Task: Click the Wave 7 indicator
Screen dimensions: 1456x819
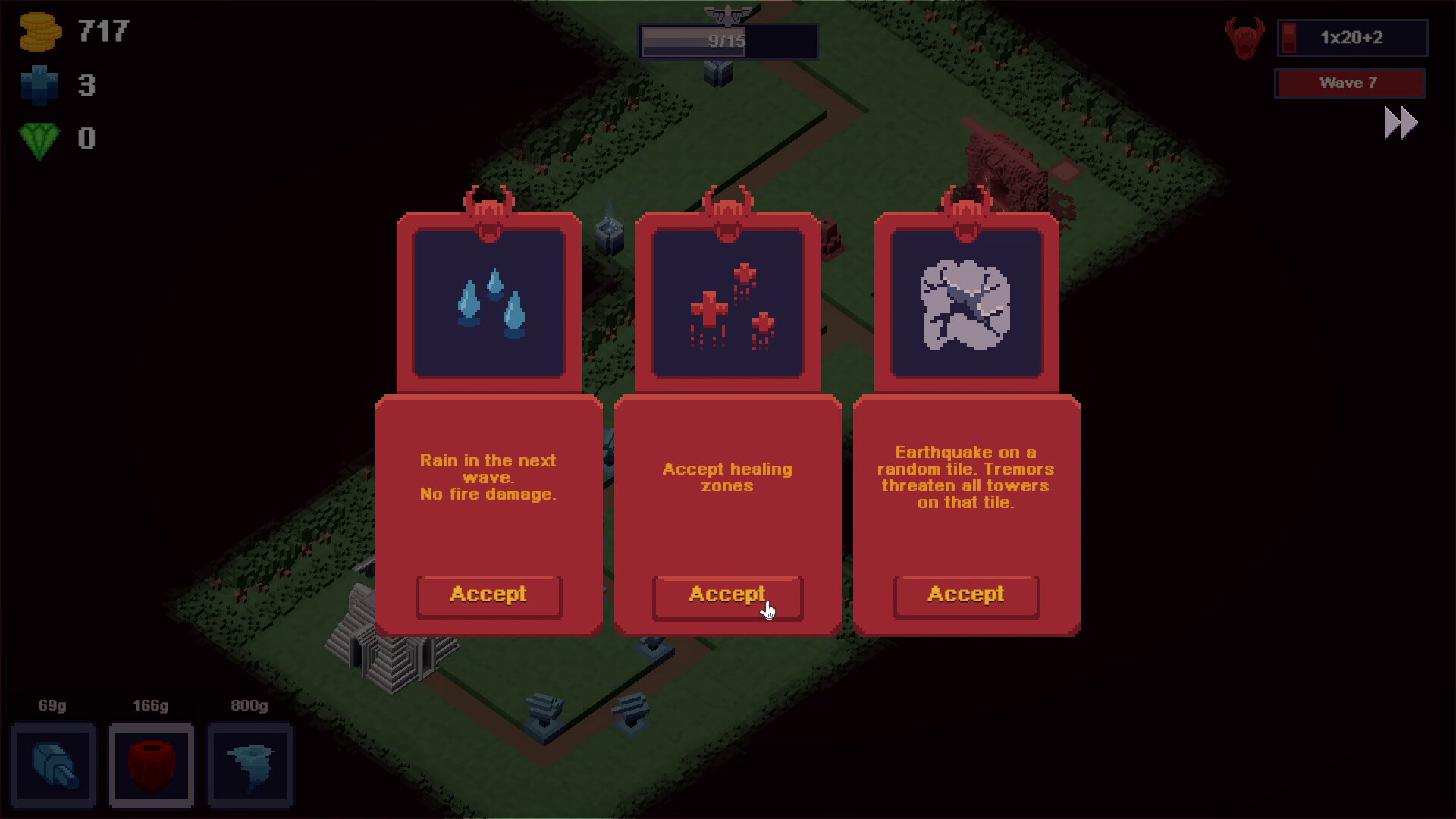Action: 1350,83
